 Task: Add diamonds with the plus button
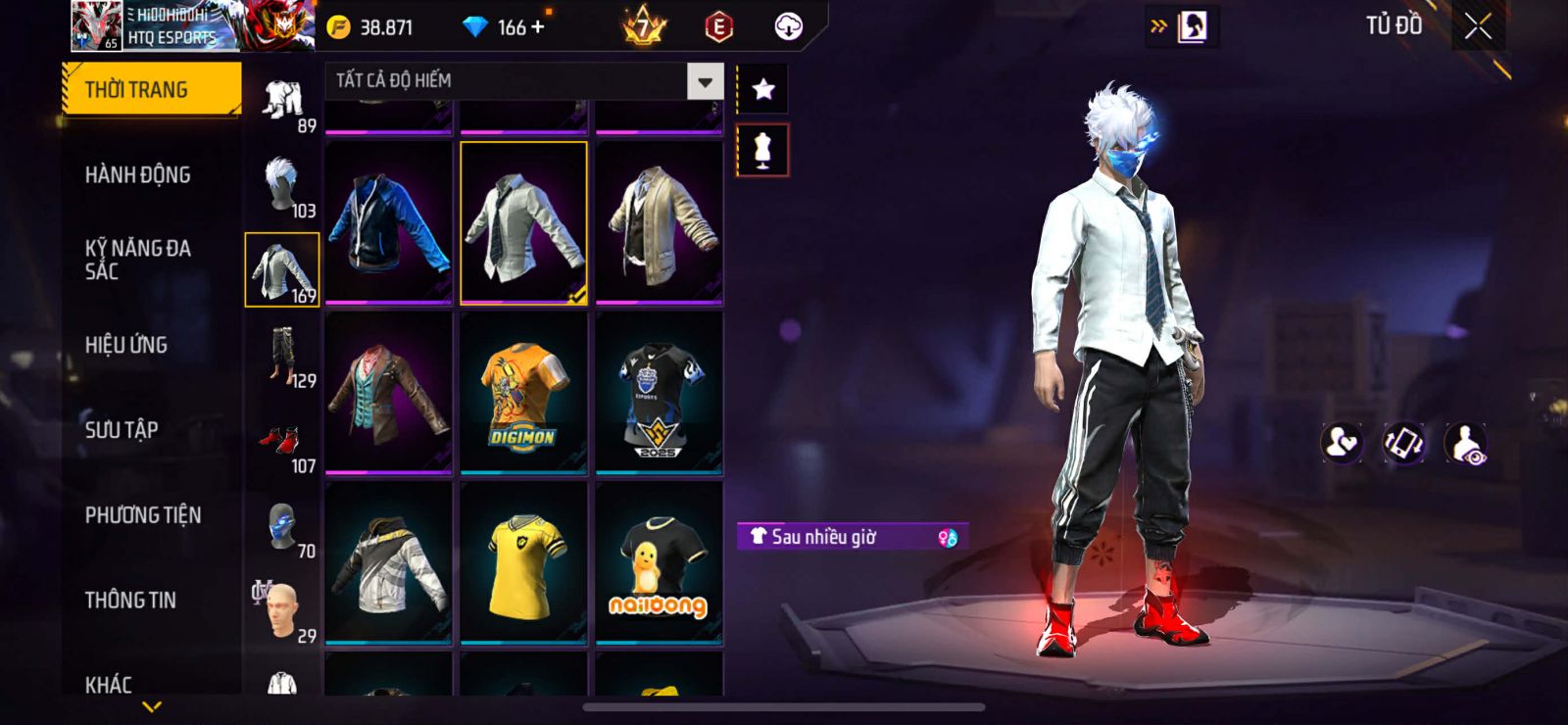click(537, 27)
